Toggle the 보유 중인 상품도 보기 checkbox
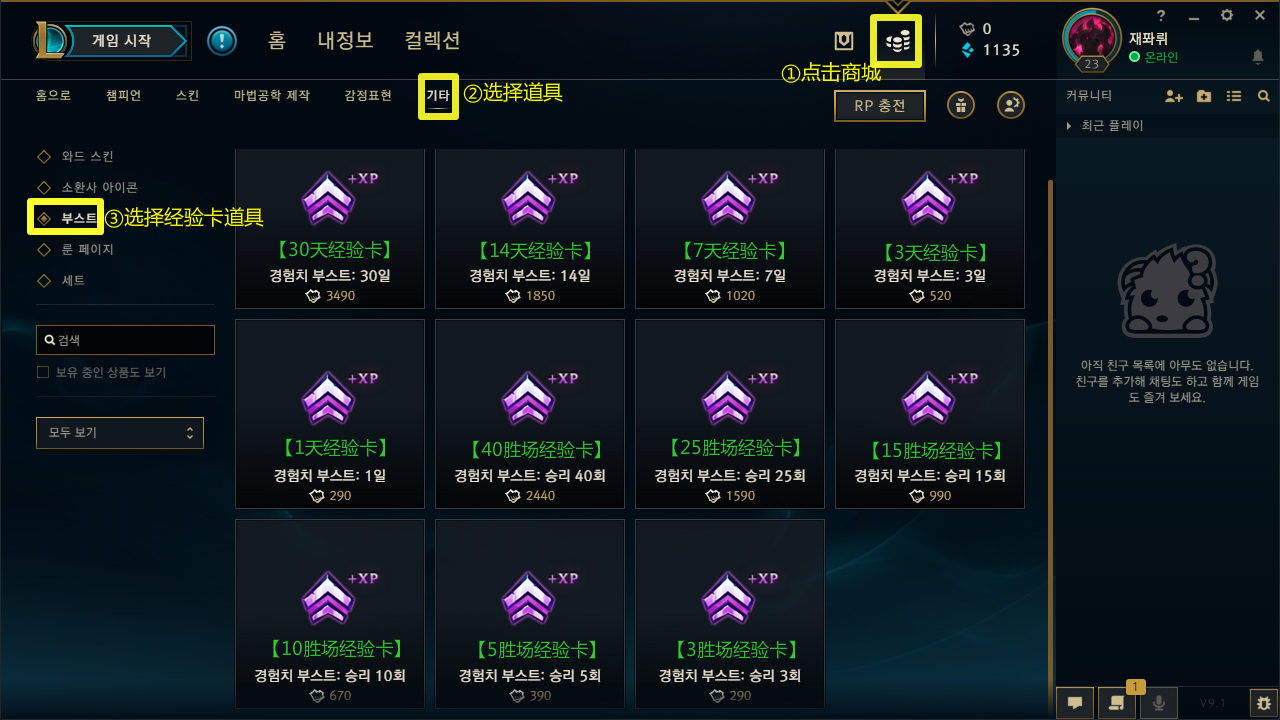Viewport: 1280px width, 720px height. pos(43,372)
